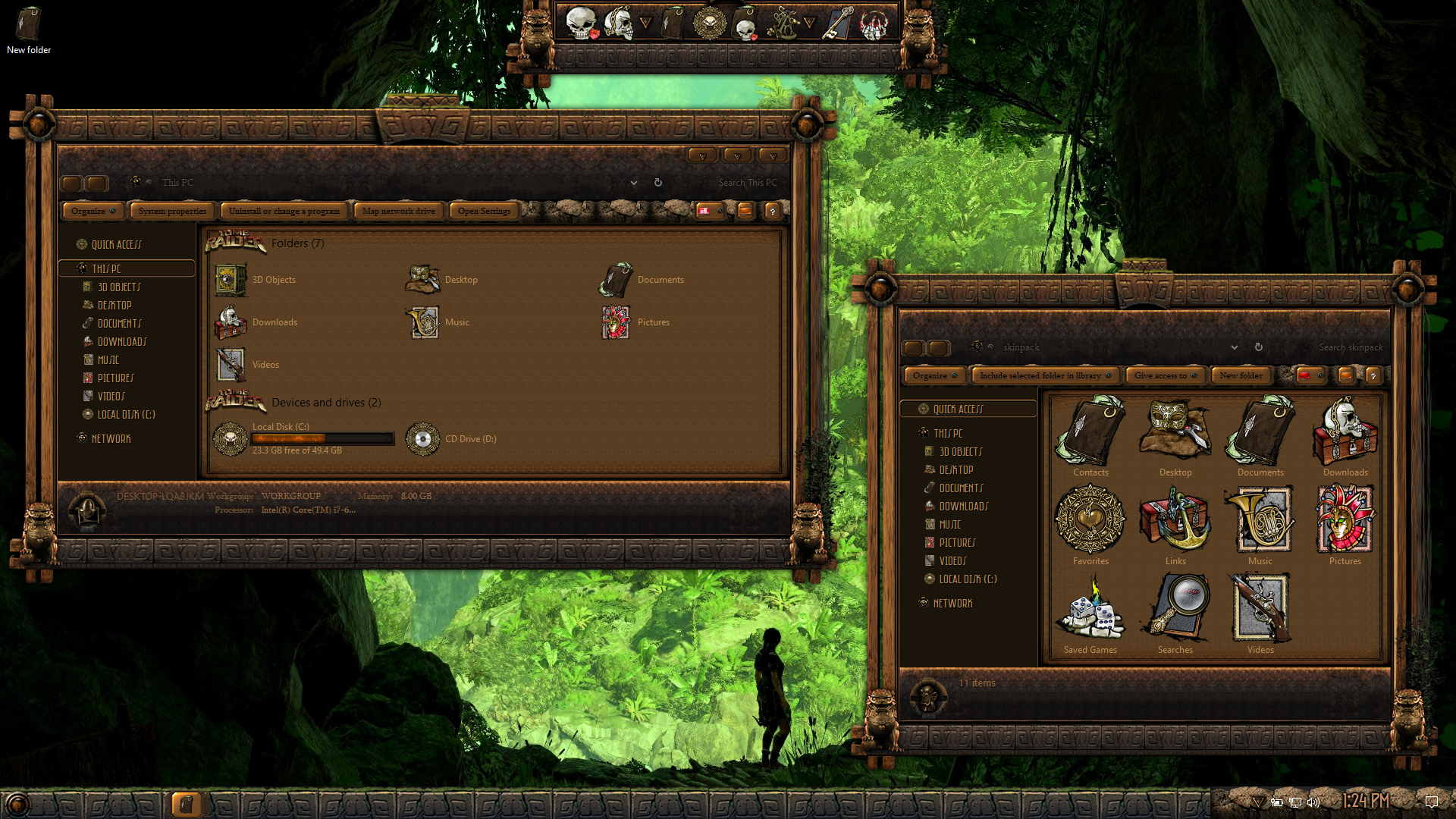Image resolution: width=1456 pixels, height=819 pixels.
Task: Click Uninstall or change a program
Action: tap(284, 211)
